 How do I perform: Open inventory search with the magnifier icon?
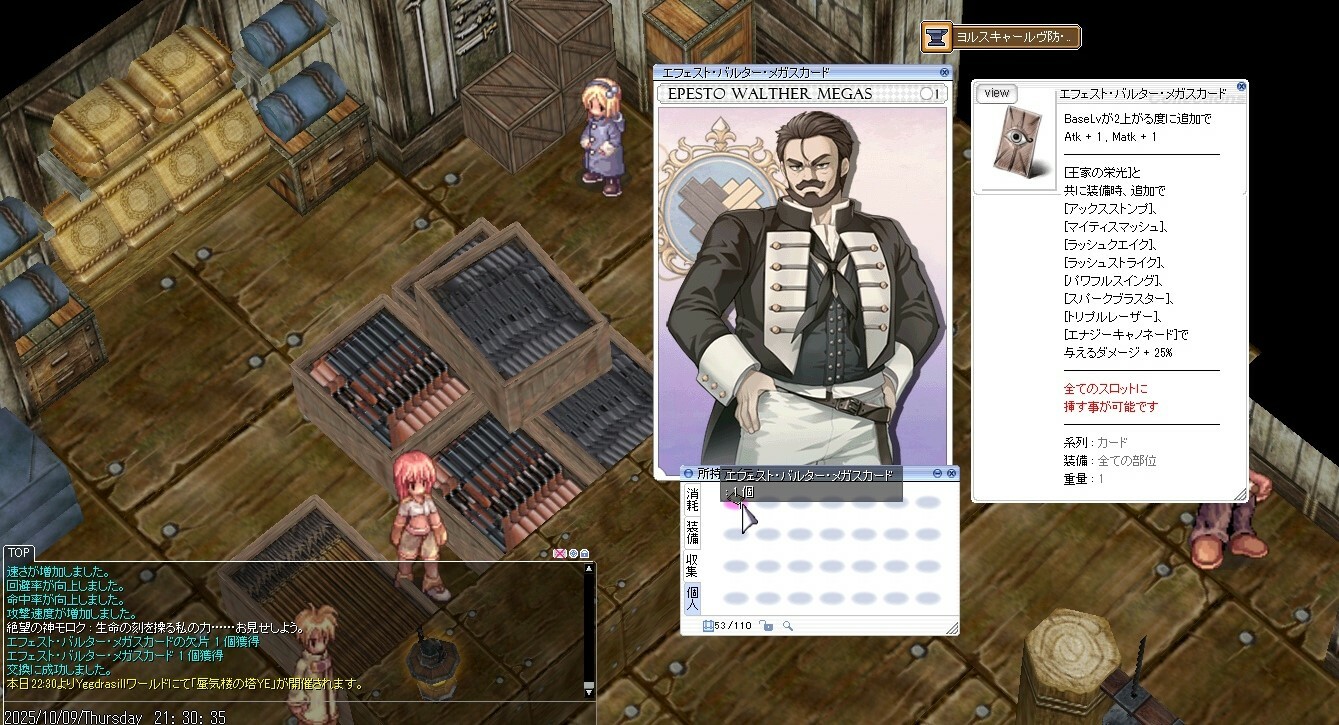click(x=788, y=626)
